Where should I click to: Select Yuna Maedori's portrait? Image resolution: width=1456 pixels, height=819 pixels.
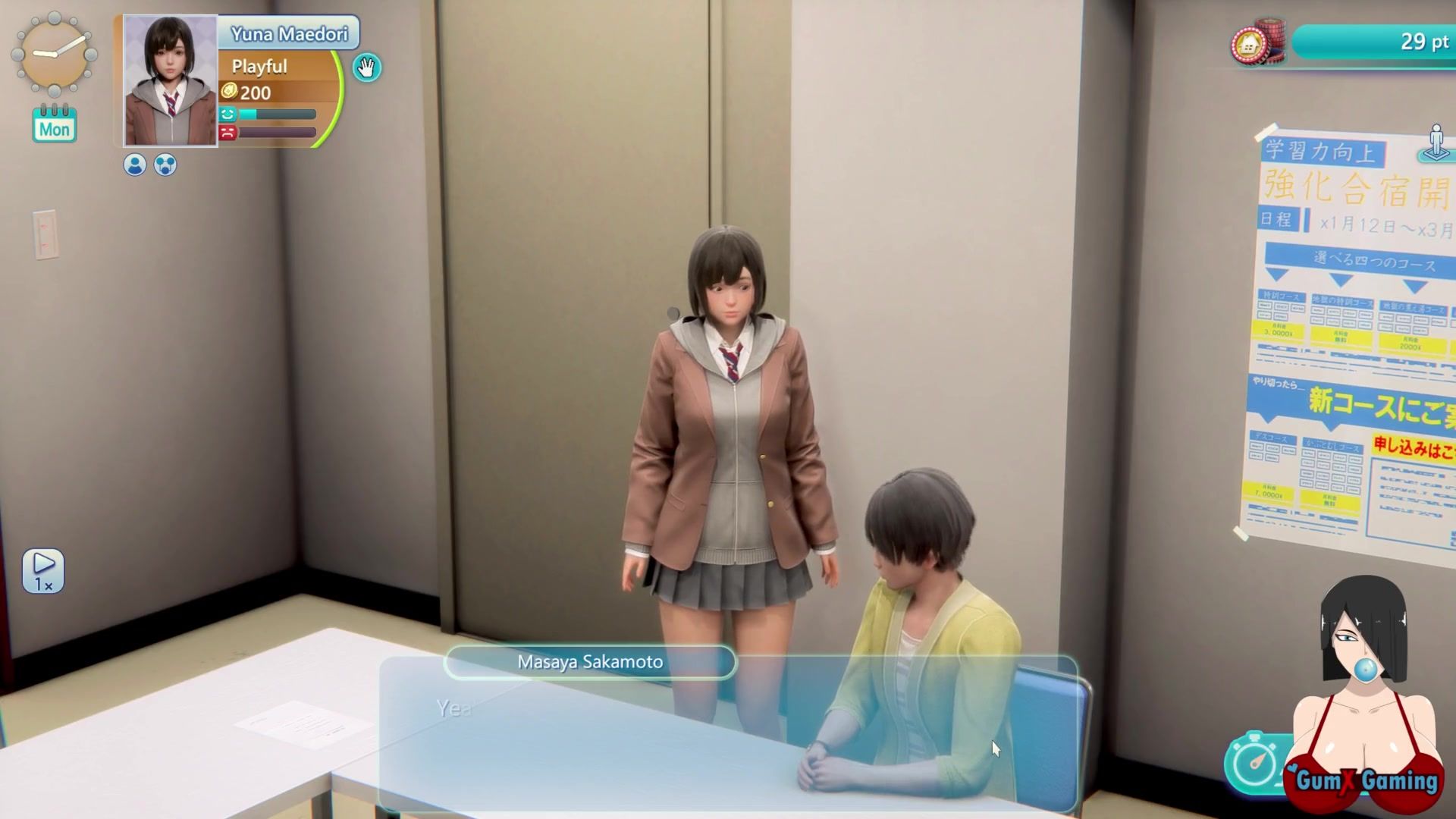pyautogui.click(x=171, y=80)
